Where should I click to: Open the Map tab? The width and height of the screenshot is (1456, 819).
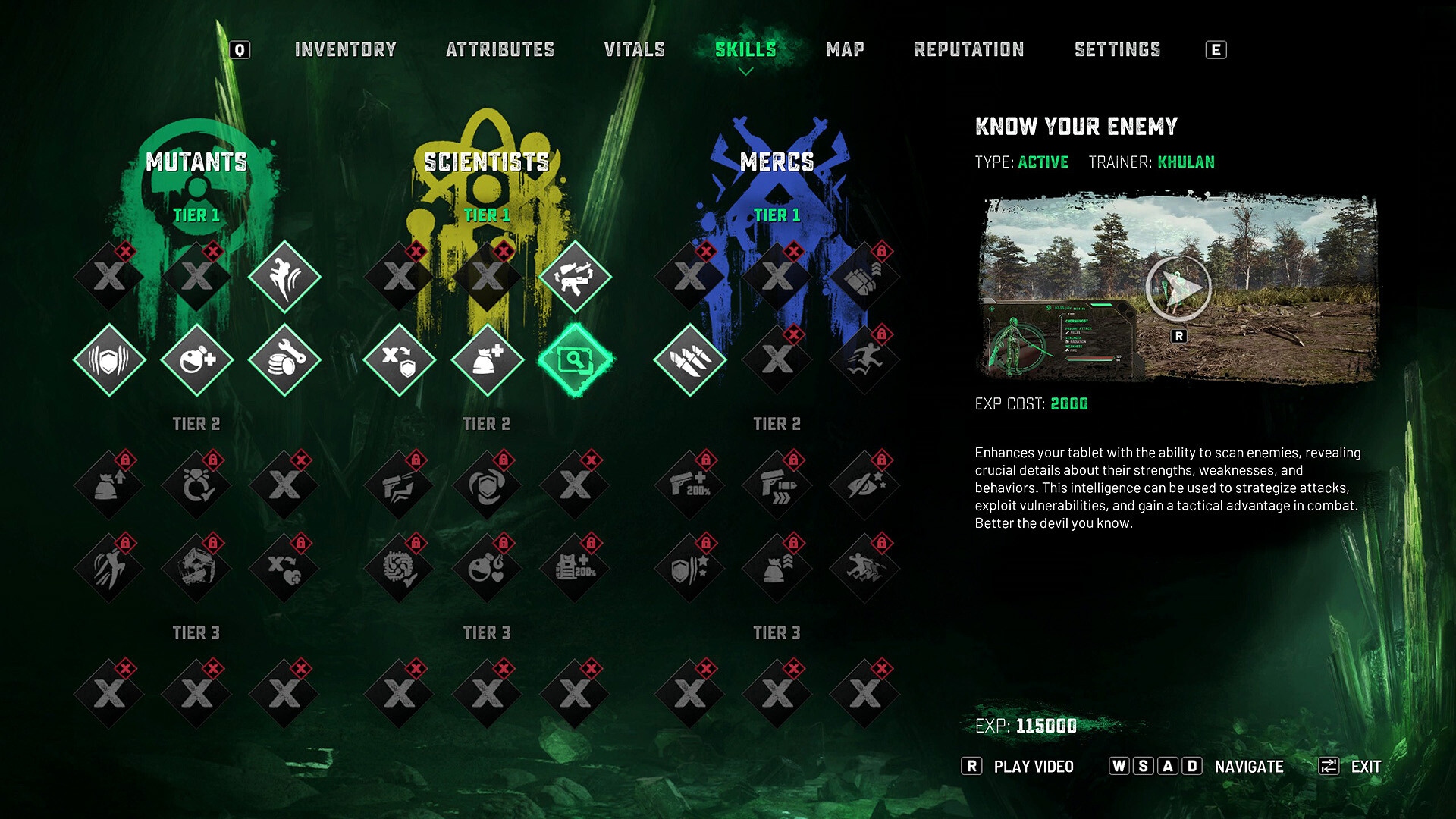pyautogui.click(x=845, y=50)
